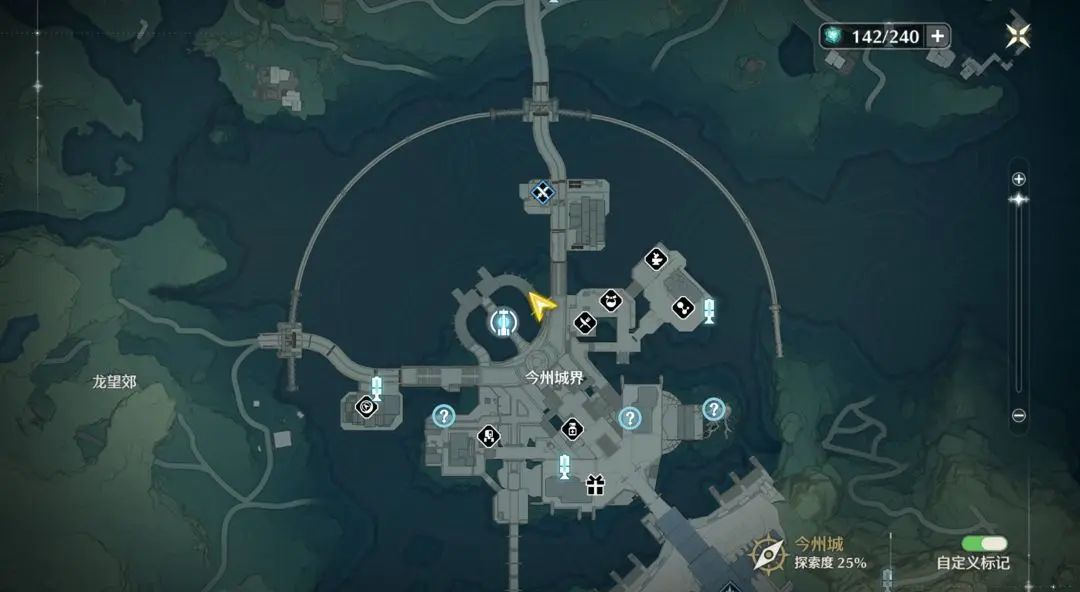The width and height of the screenshot is (1080, 592).
Task: Select the glowing circular tower marker
Action: (503, 321)
